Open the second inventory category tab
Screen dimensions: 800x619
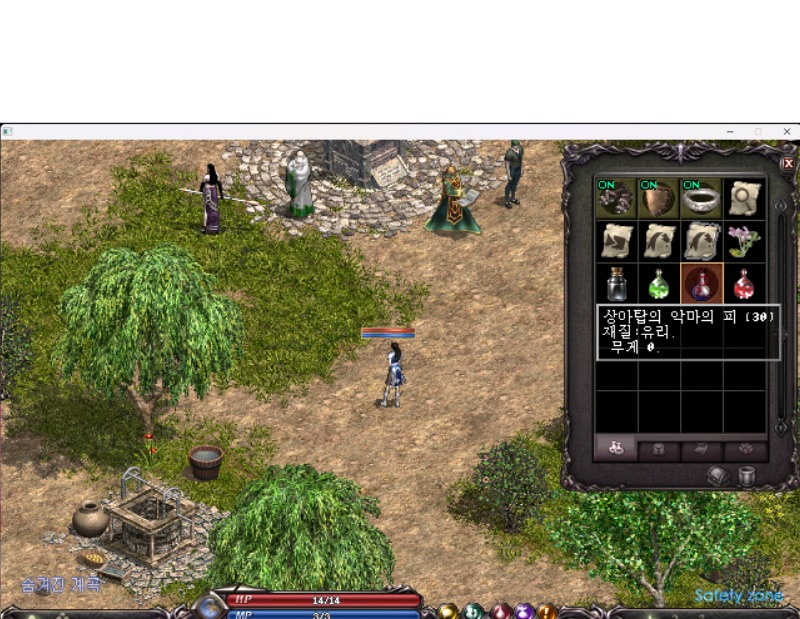tap(659, 448)
